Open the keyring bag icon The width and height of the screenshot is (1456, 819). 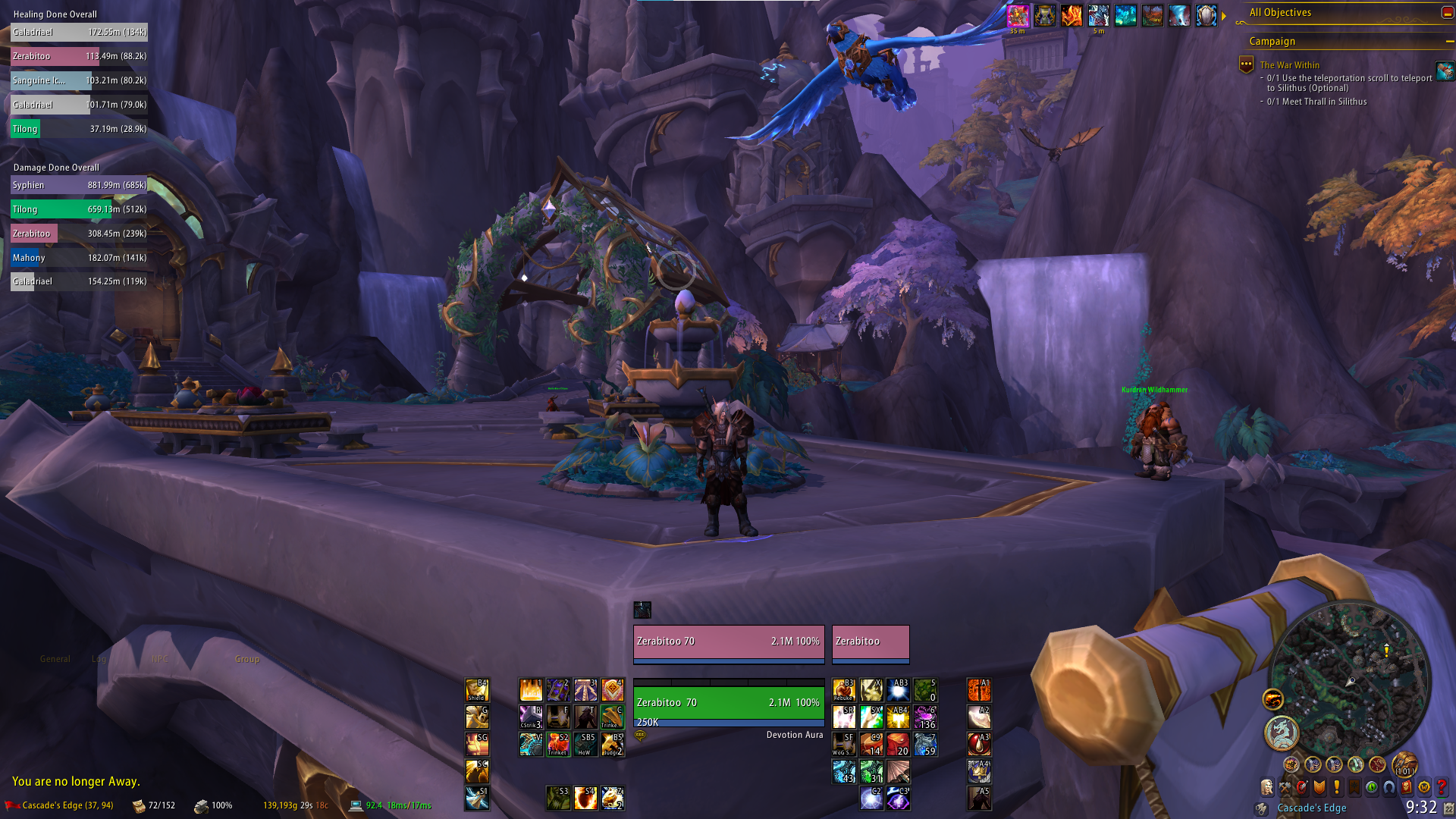click(1261, 808)
